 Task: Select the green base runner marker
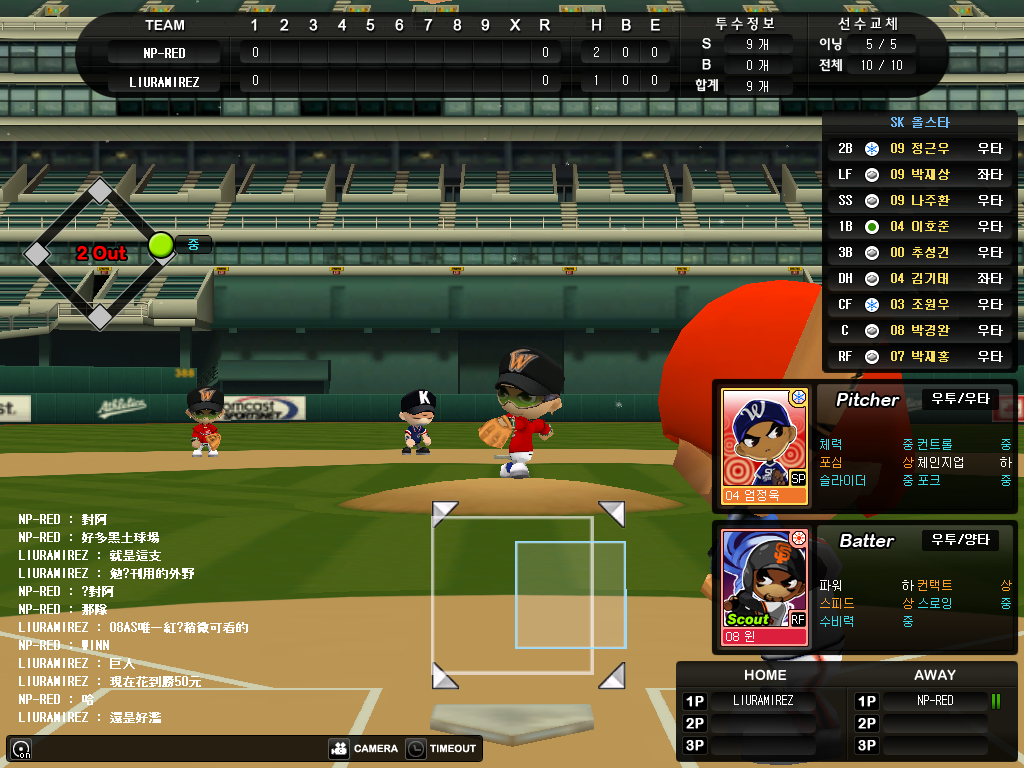pos(160,245)
